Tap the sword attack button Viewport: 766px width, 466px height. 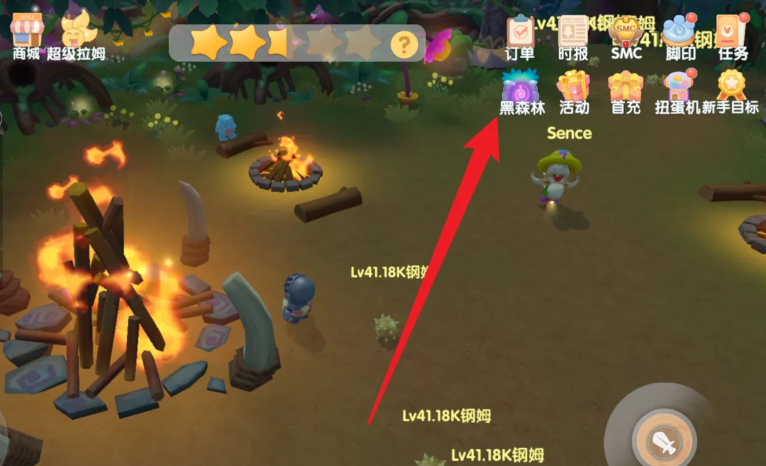point(664,440)
